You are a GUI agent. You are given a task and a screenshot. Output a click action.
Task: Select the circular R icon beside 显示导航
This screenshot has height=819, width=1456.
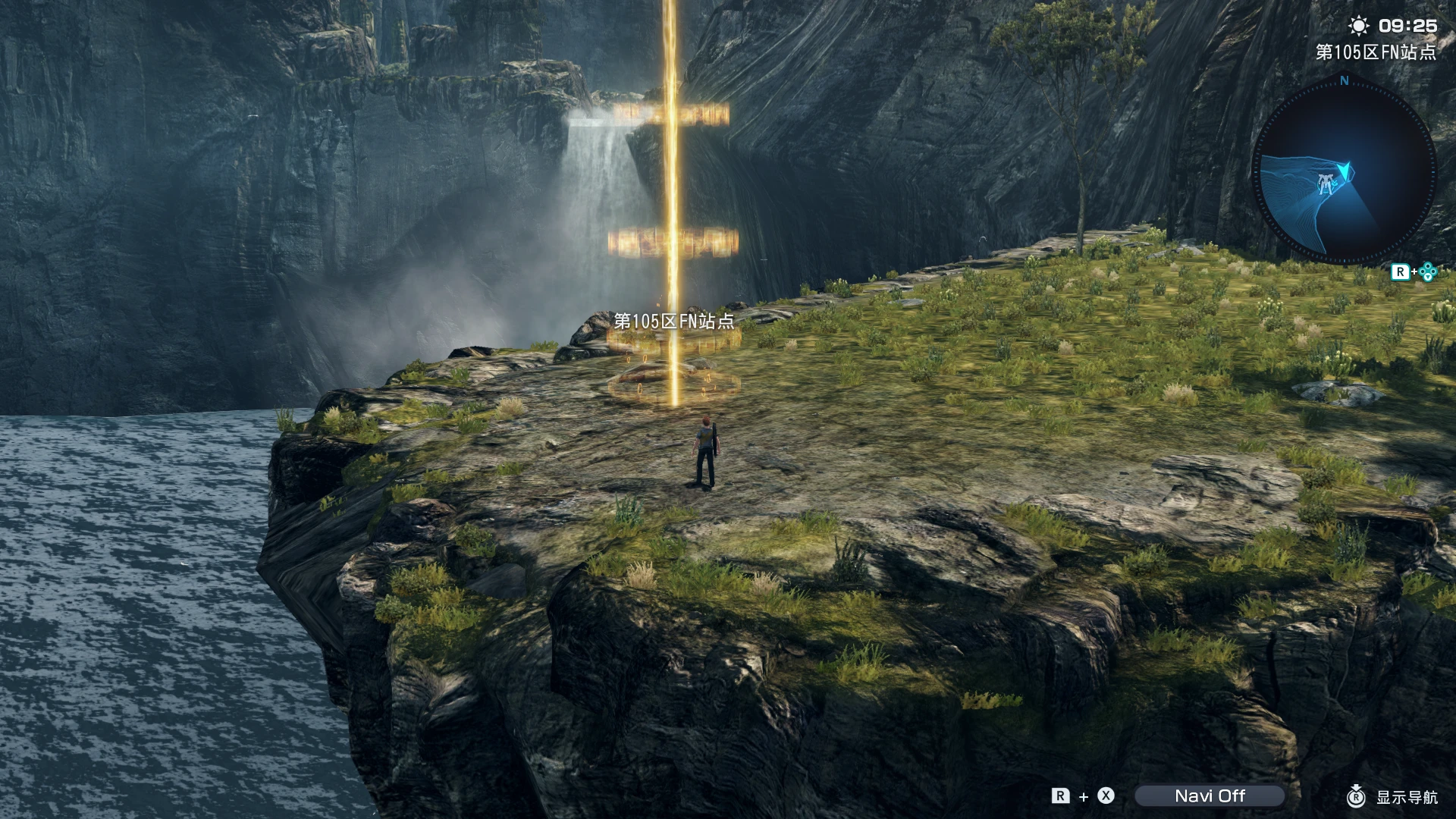pyautogui.click(x=1356, y=796)
